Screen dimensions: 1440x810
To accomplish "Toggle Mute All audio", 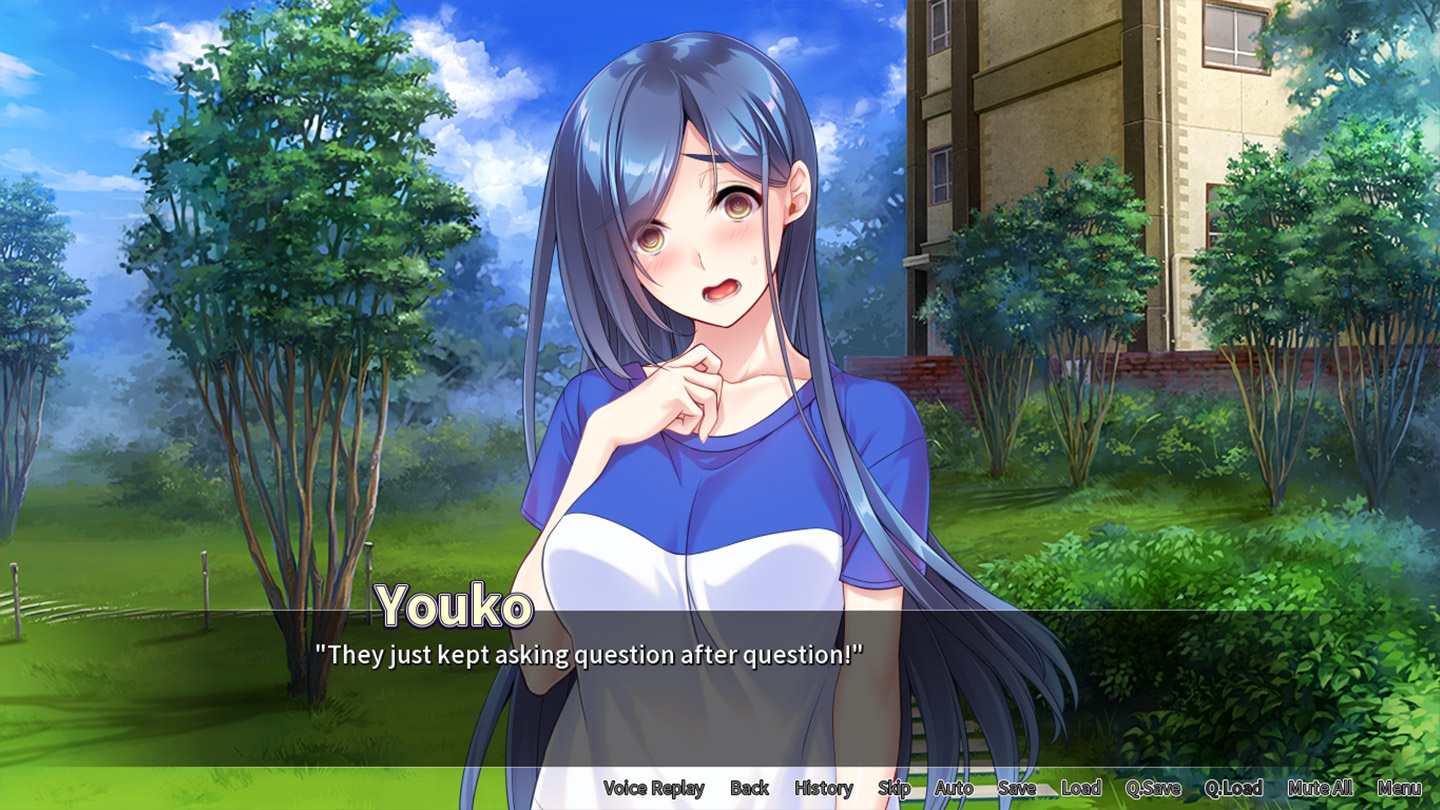I will point(1320,788).
